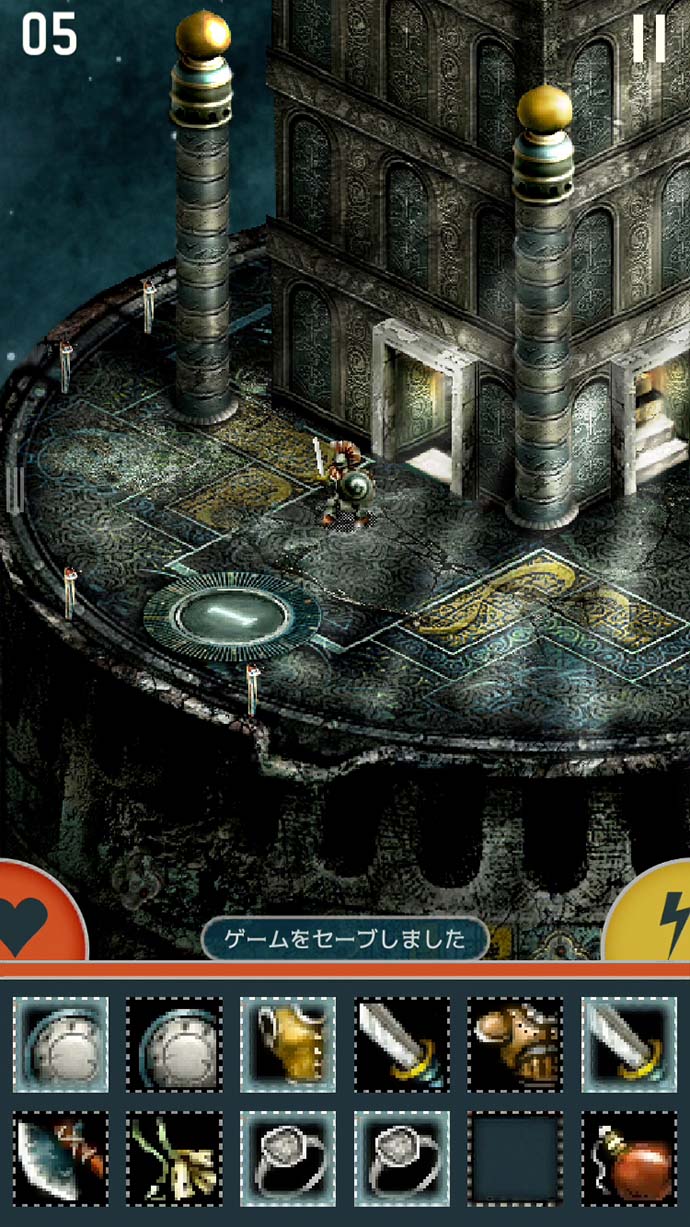This screenshot has width=690, height=1227.
Task: Pick the yellow herb root item
Action: (174, 1158)
